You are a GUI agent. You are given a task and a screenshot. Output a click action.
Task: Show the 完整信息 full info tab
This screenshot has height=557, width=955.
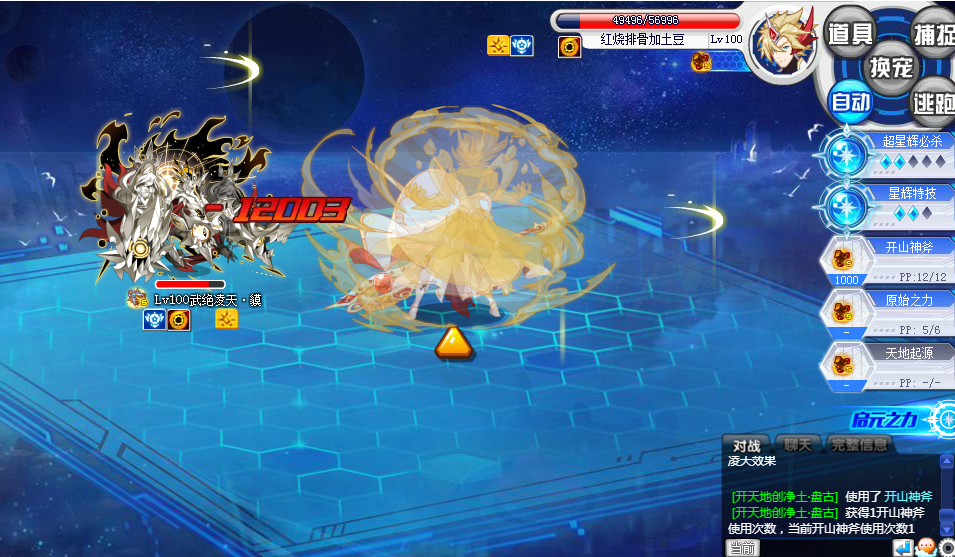(x=858, y=445)
